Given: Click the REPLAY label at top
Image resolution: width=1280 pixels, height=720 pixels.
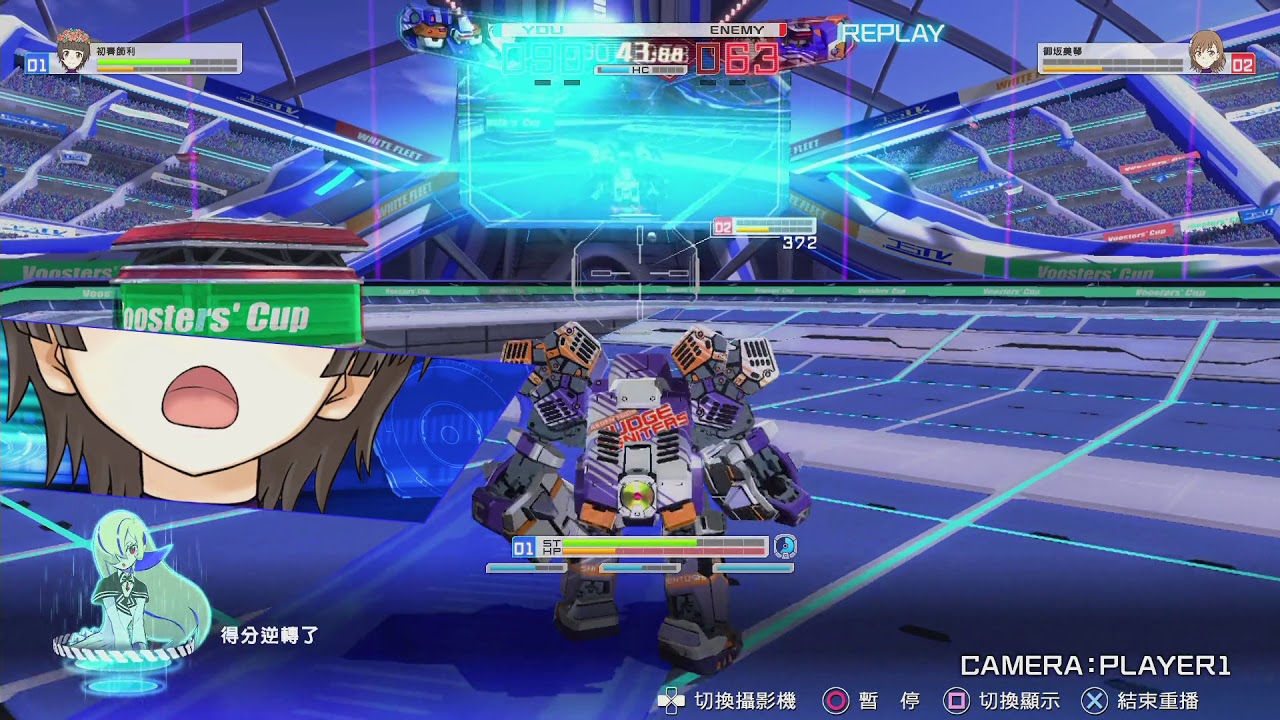Looking at the screenshot, I should [891, 32].
